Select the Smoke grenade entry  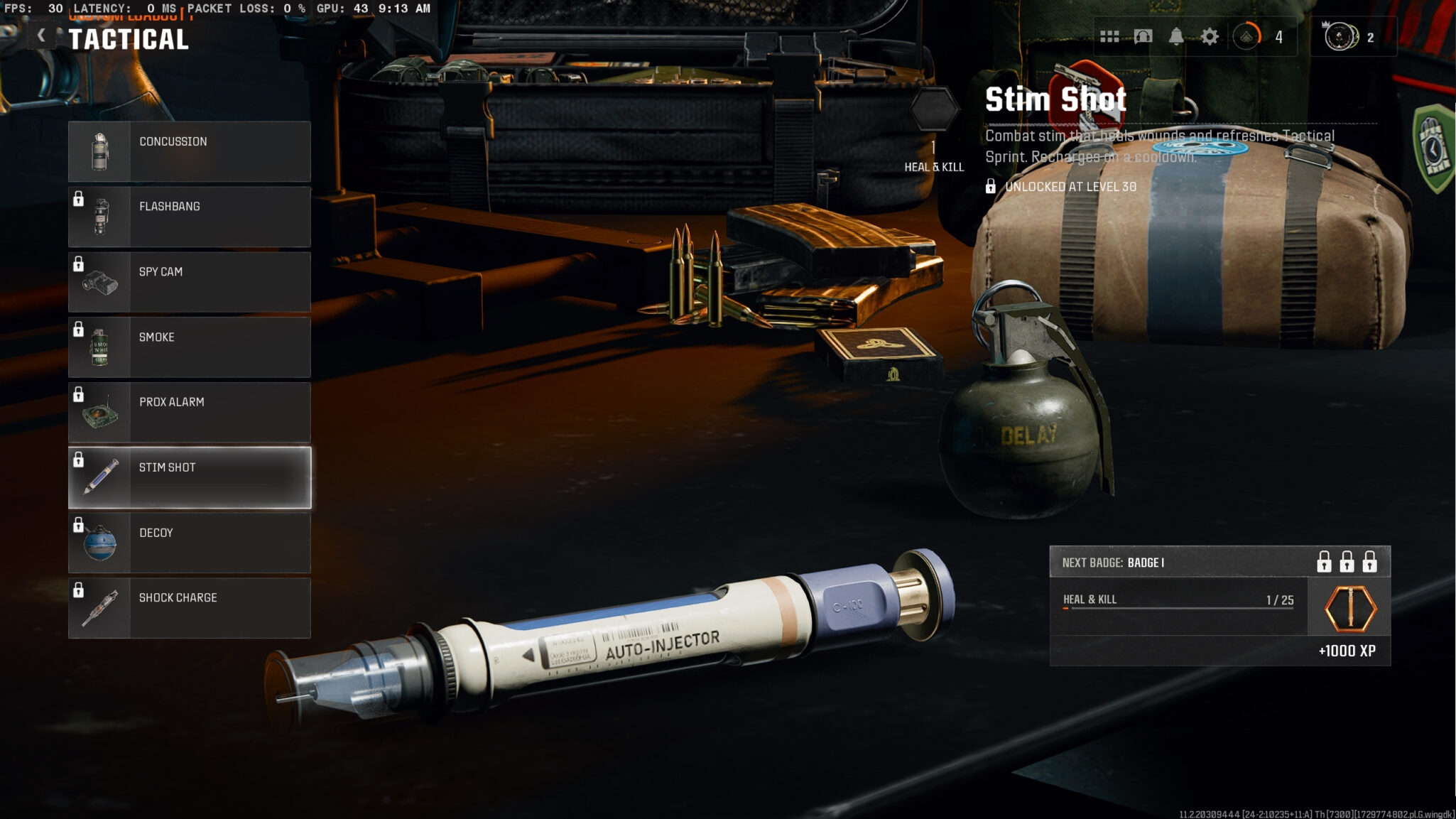pos(189,347)
